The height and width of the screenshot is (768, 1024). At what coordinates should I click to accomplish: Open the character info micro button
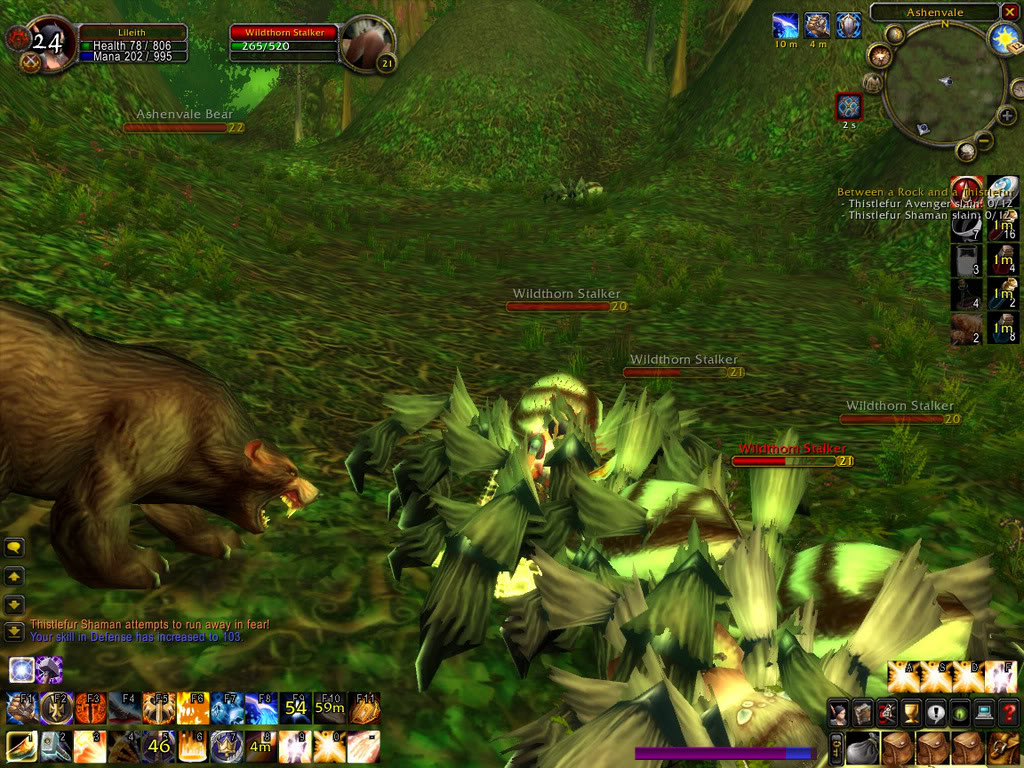tap(839, 713)
